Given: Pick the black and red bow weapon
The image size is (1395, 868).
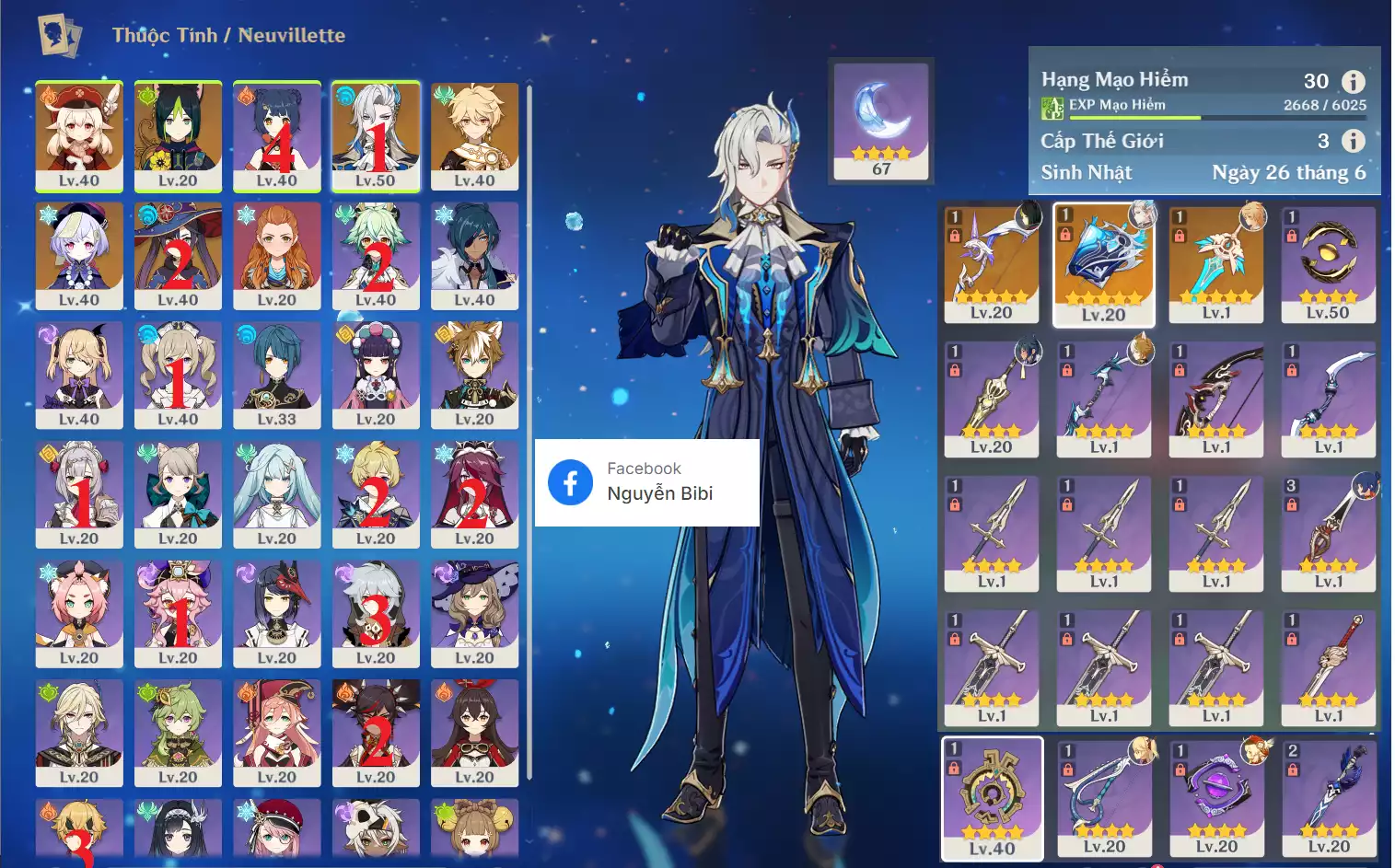Looking at the screenshot, I should (x=1215, y=399).
